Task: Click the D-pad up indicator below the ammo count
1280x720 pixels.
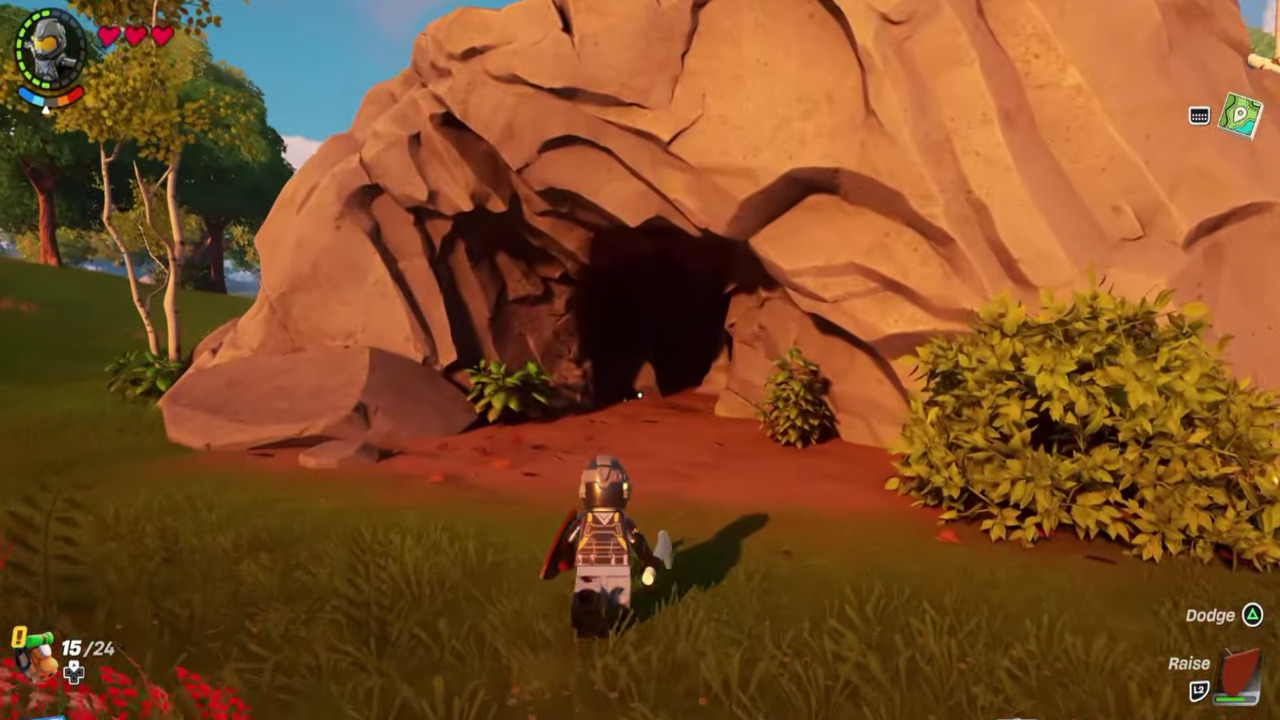Action: coord(73,672)
